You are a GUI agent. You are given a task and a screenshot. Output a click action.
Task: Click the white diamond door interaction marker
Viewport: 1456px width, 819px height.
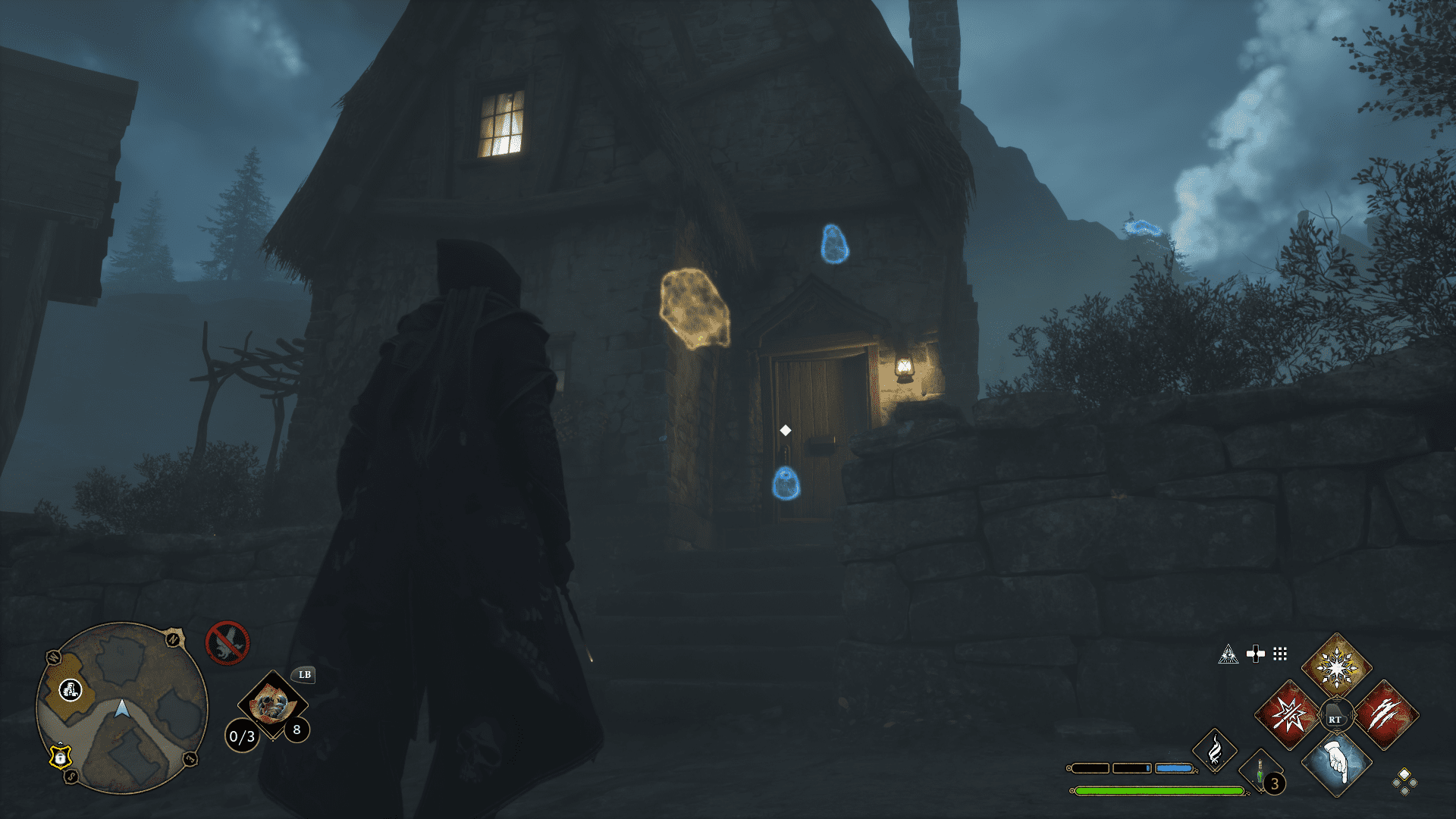click(x=785, y=430)
